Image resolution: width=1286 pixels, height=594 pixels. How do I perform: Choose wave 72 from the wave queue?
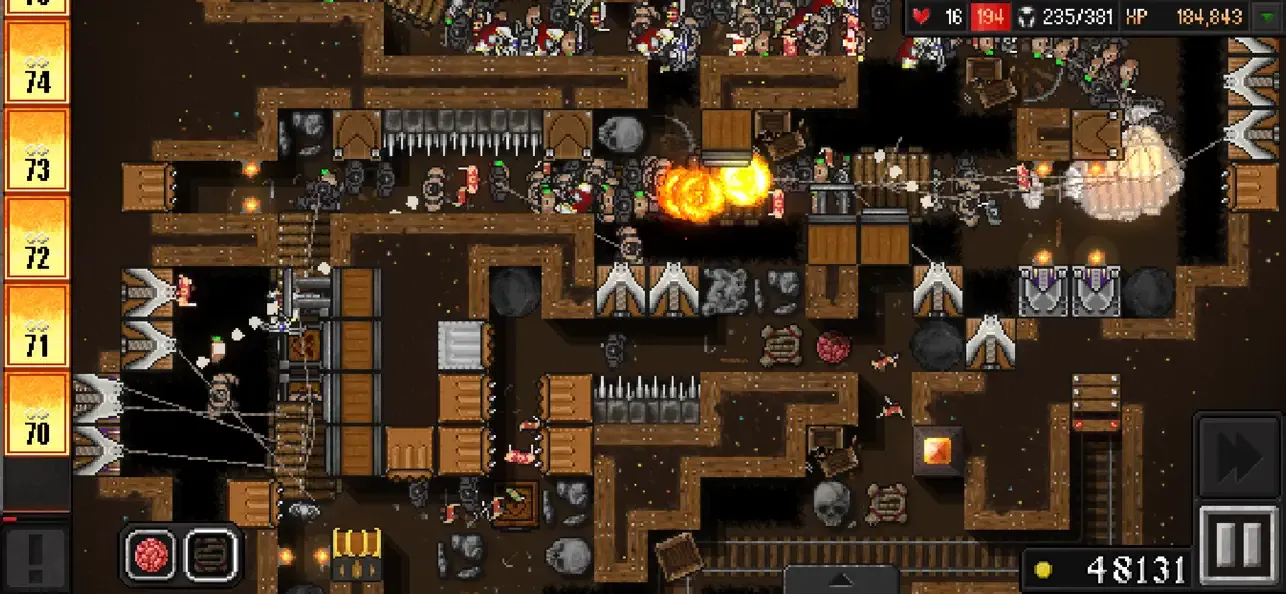(x=37, y=237)
